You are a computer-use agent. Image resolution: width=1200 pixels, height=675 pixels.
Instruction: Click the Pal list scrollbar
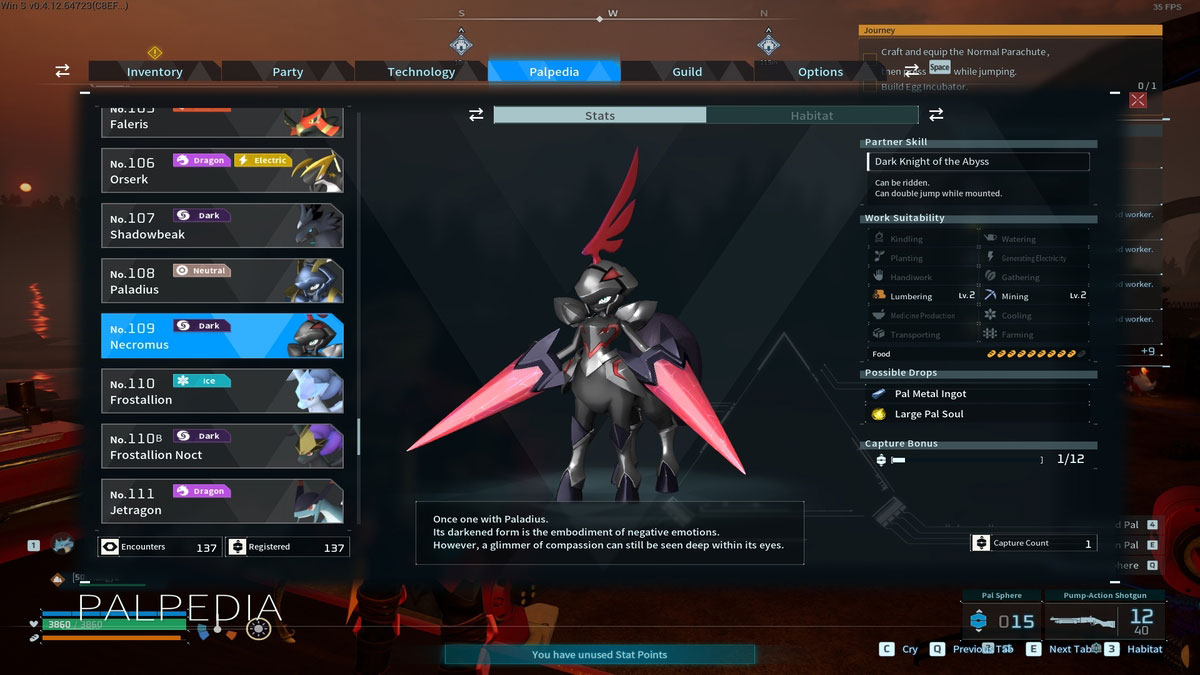pyautogui.click(x=359, y=437)
